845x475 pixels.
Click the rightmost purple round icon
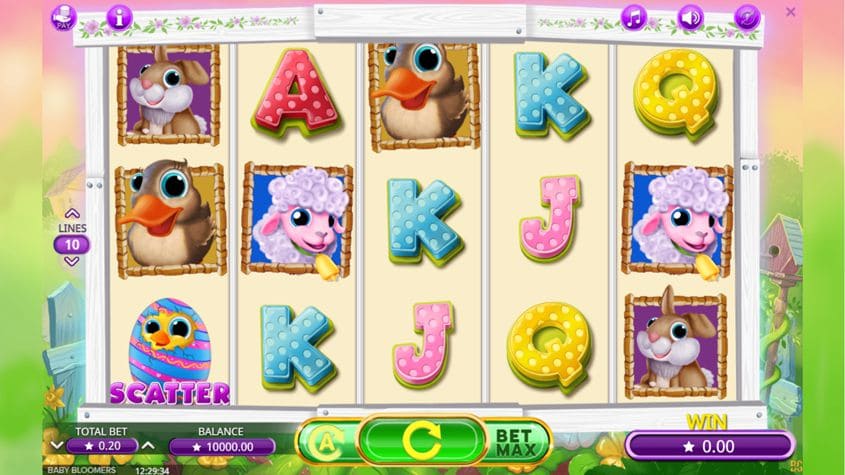[747, 17]
